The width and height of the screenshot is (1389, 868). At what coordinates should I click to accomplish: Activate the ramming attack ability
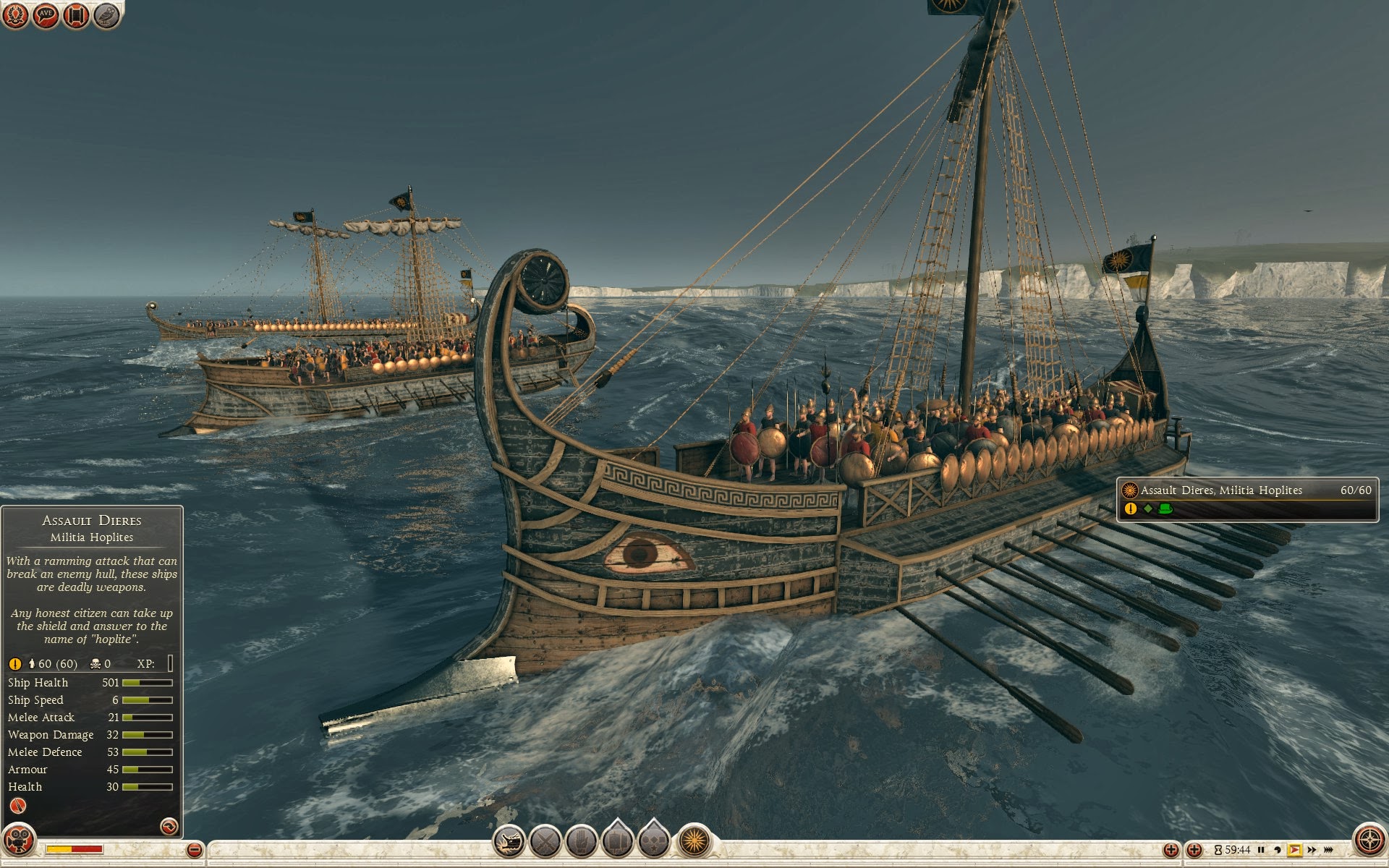coord(509,842)
